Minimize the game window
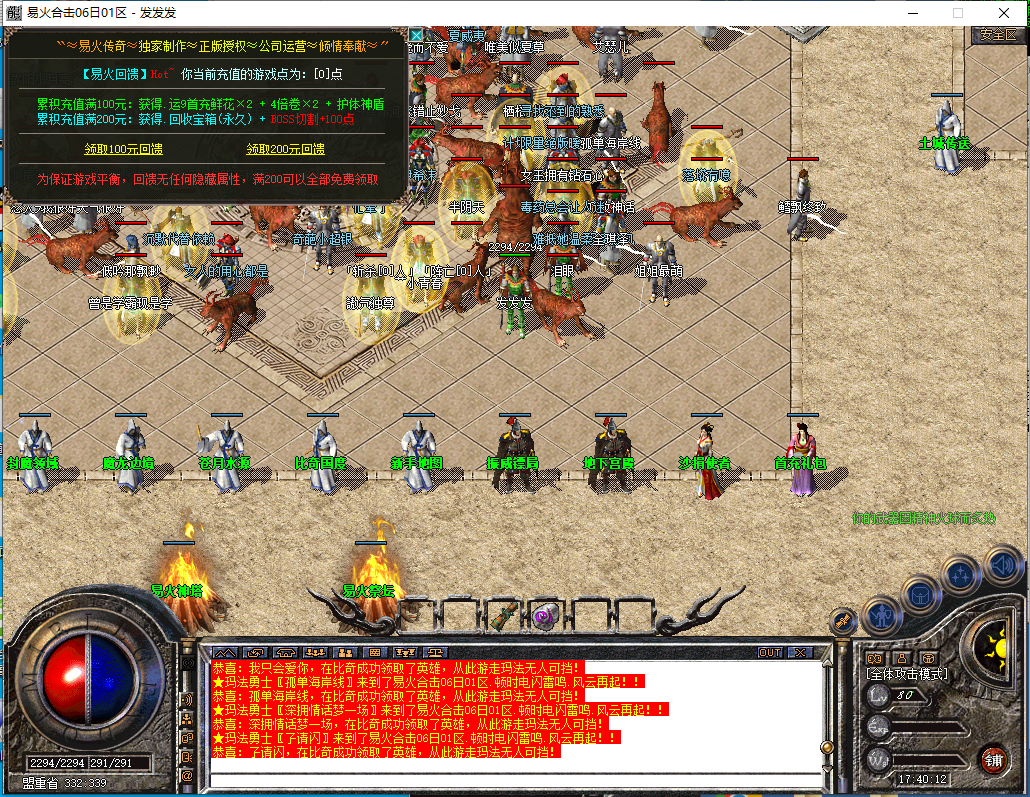Image resolution: width=1030 pixels, height=797 pixels. (x=912, y=12)
